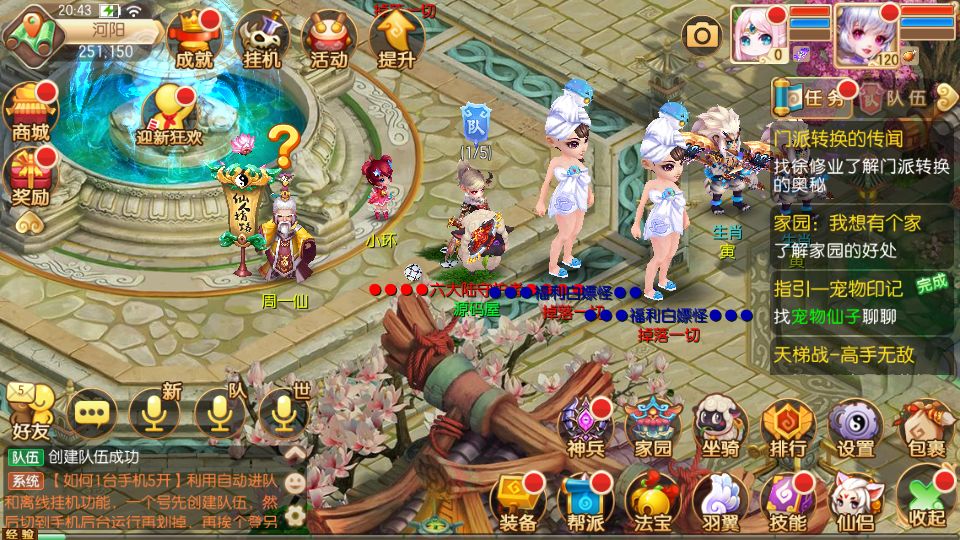
Task: Claim rewards from the 奖励 icon
Action: tap(30, 177)
